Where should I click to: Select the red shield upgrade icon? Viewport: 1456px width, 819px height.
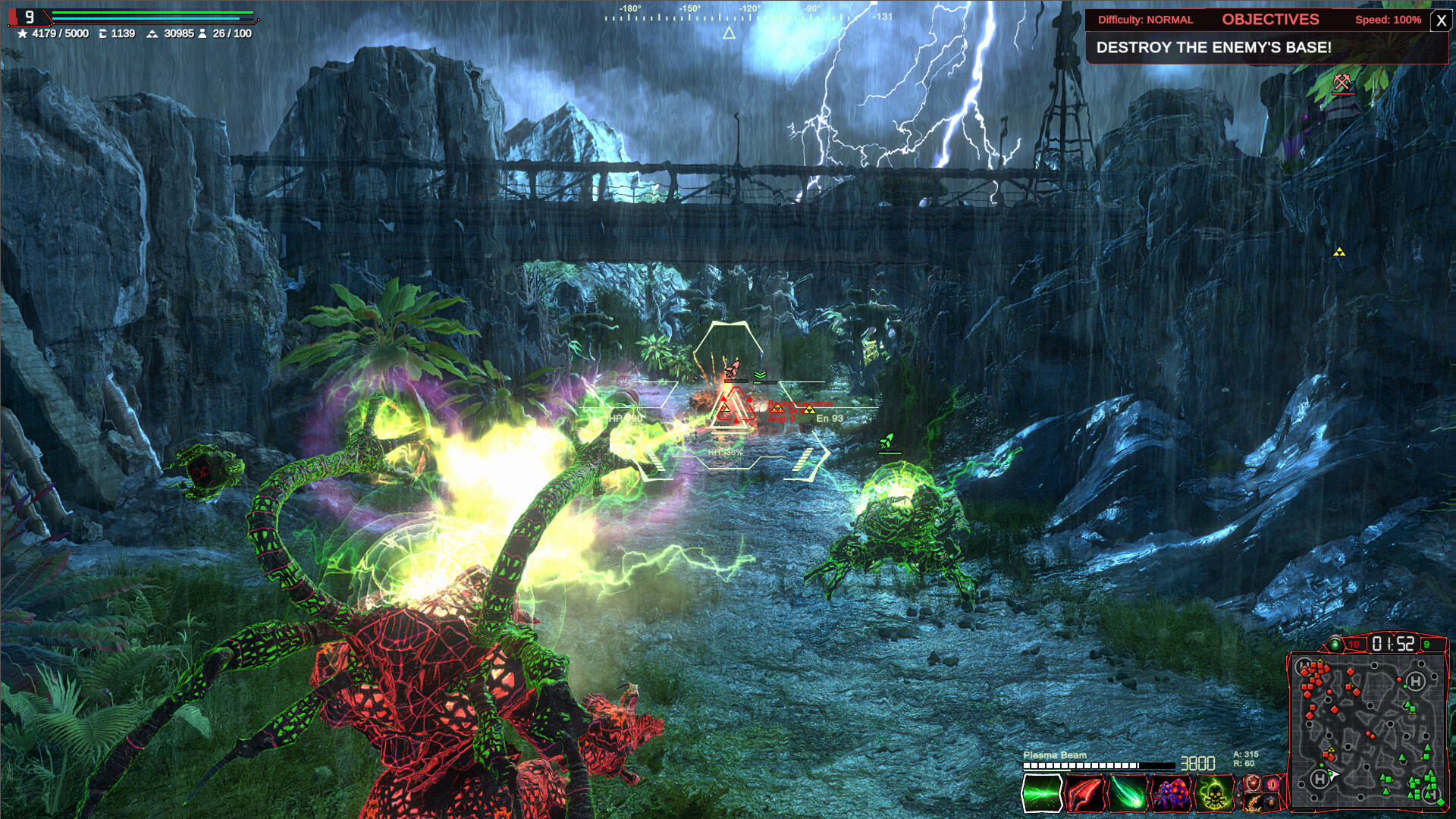1252,783
